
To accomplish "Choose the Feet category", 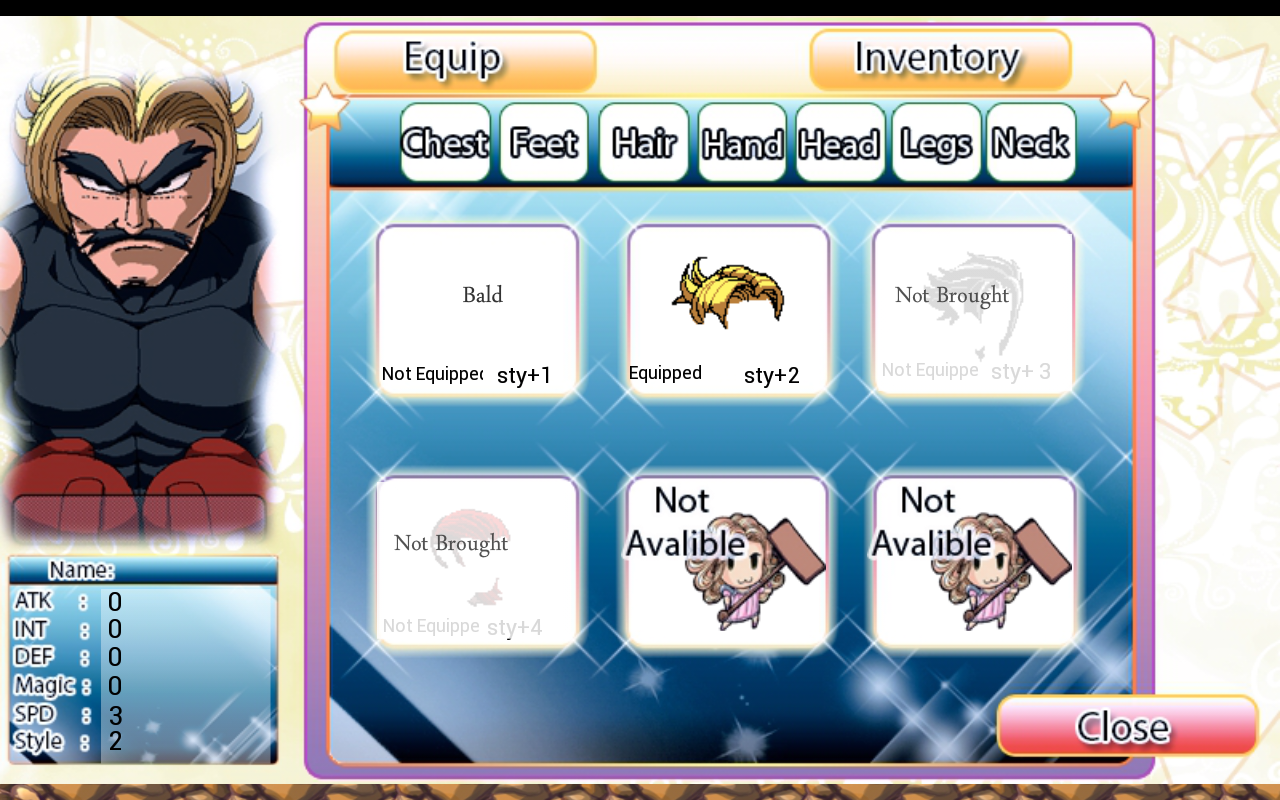I will click(544, 143).
